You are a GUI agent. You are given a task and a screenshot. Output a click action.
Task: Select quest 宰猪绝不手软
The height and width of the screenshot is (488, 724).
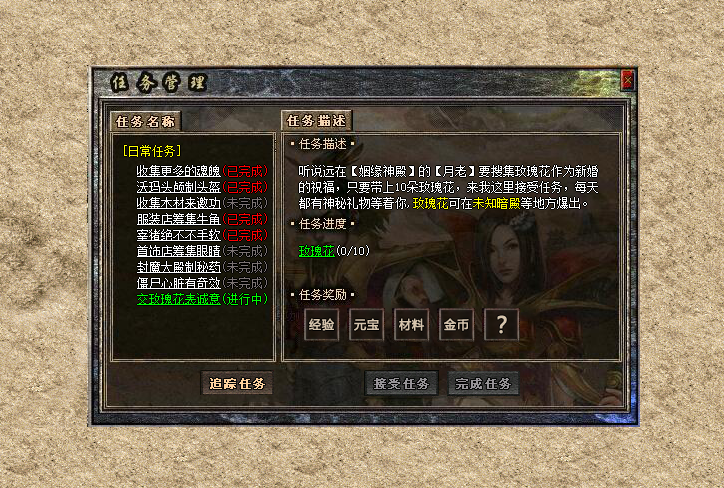[x=178, y=235]
